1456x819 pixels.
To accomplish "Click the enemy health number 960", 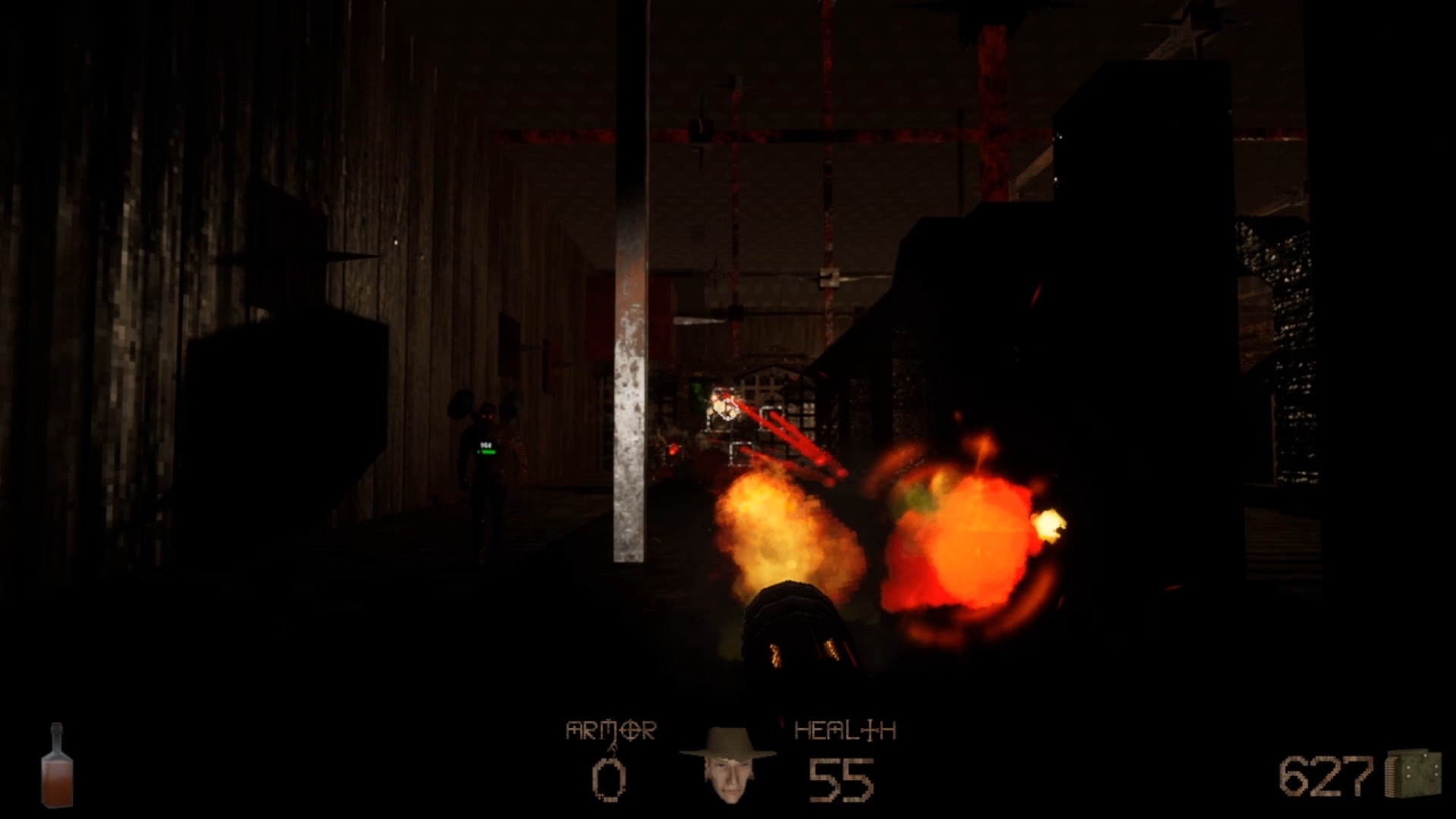I will tap(486, 445).
